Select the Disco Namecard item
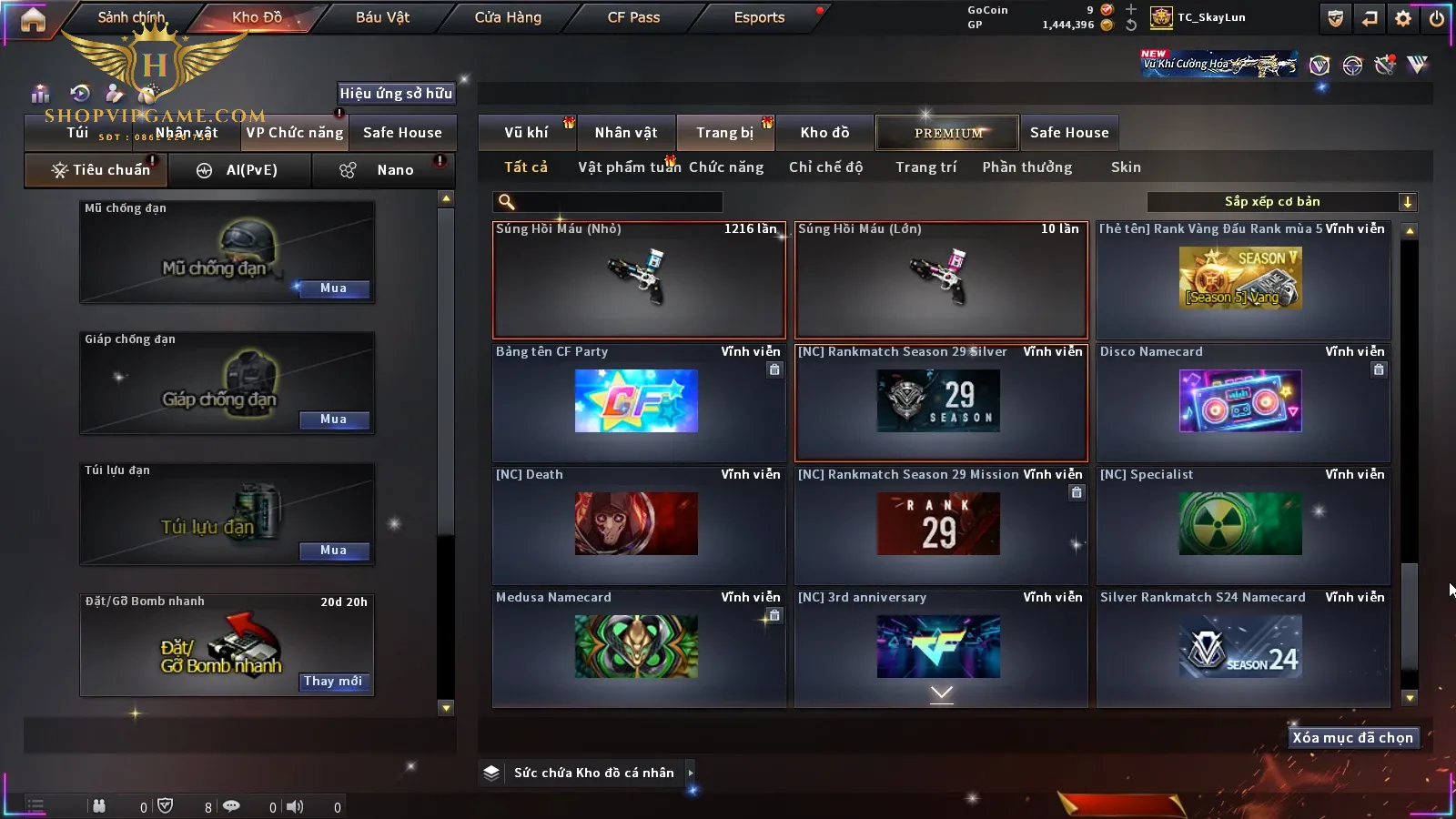 1243,402
